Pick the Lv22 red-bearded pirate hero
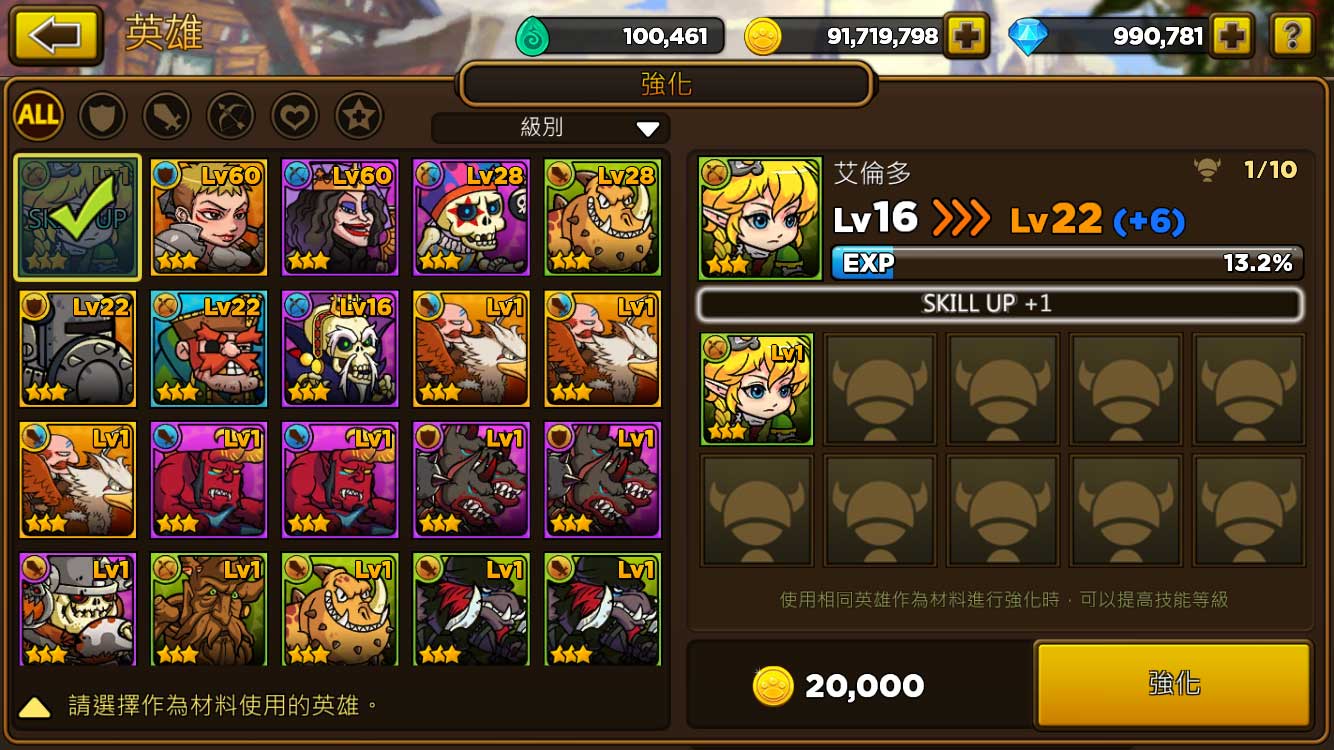Screen dimensions: 1334x750 click(209, 349)
